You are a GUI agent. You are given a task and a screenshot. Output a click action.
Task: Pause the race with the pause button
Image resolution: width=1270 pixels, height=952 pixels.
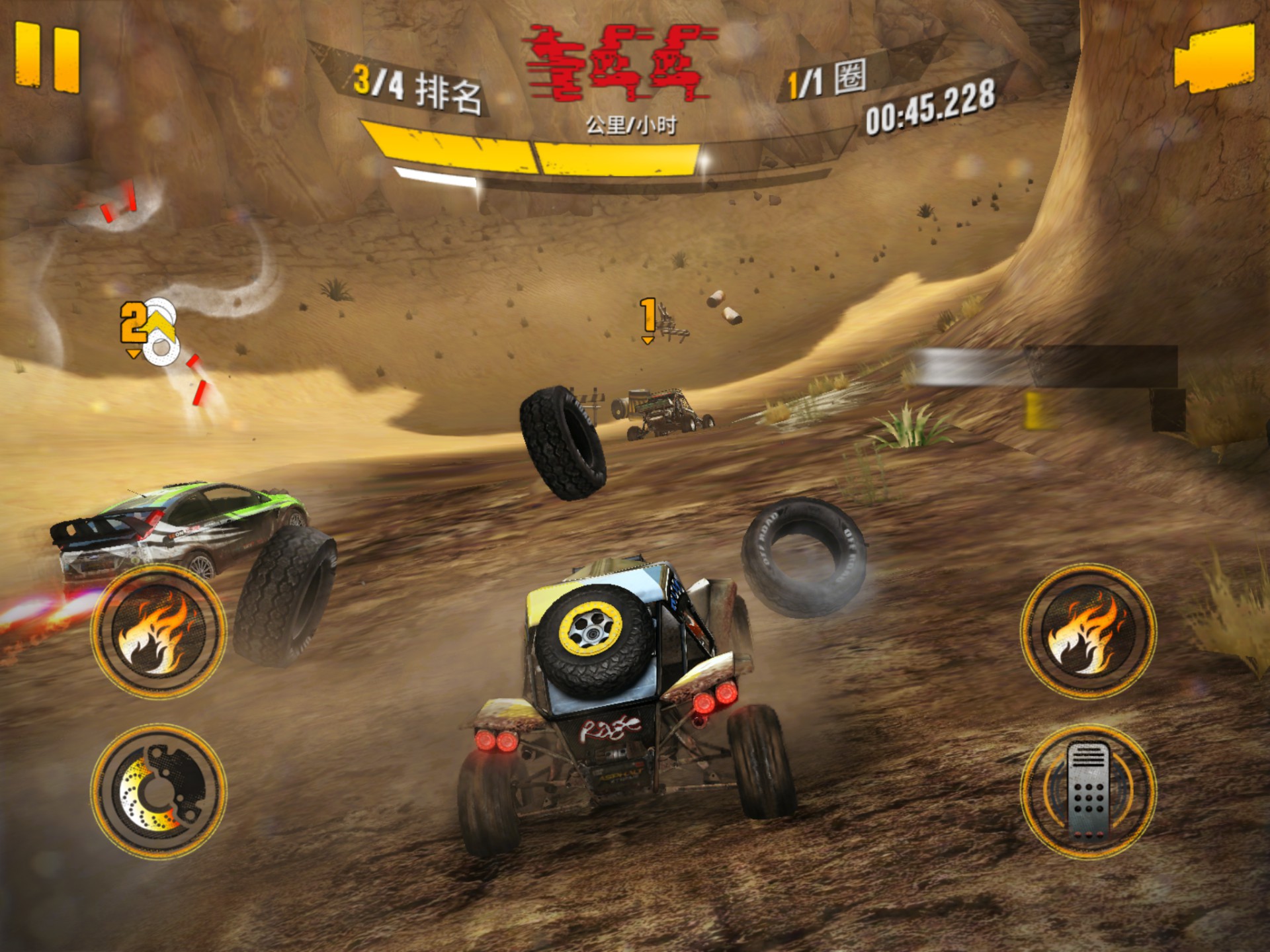[x=47, y=58]
